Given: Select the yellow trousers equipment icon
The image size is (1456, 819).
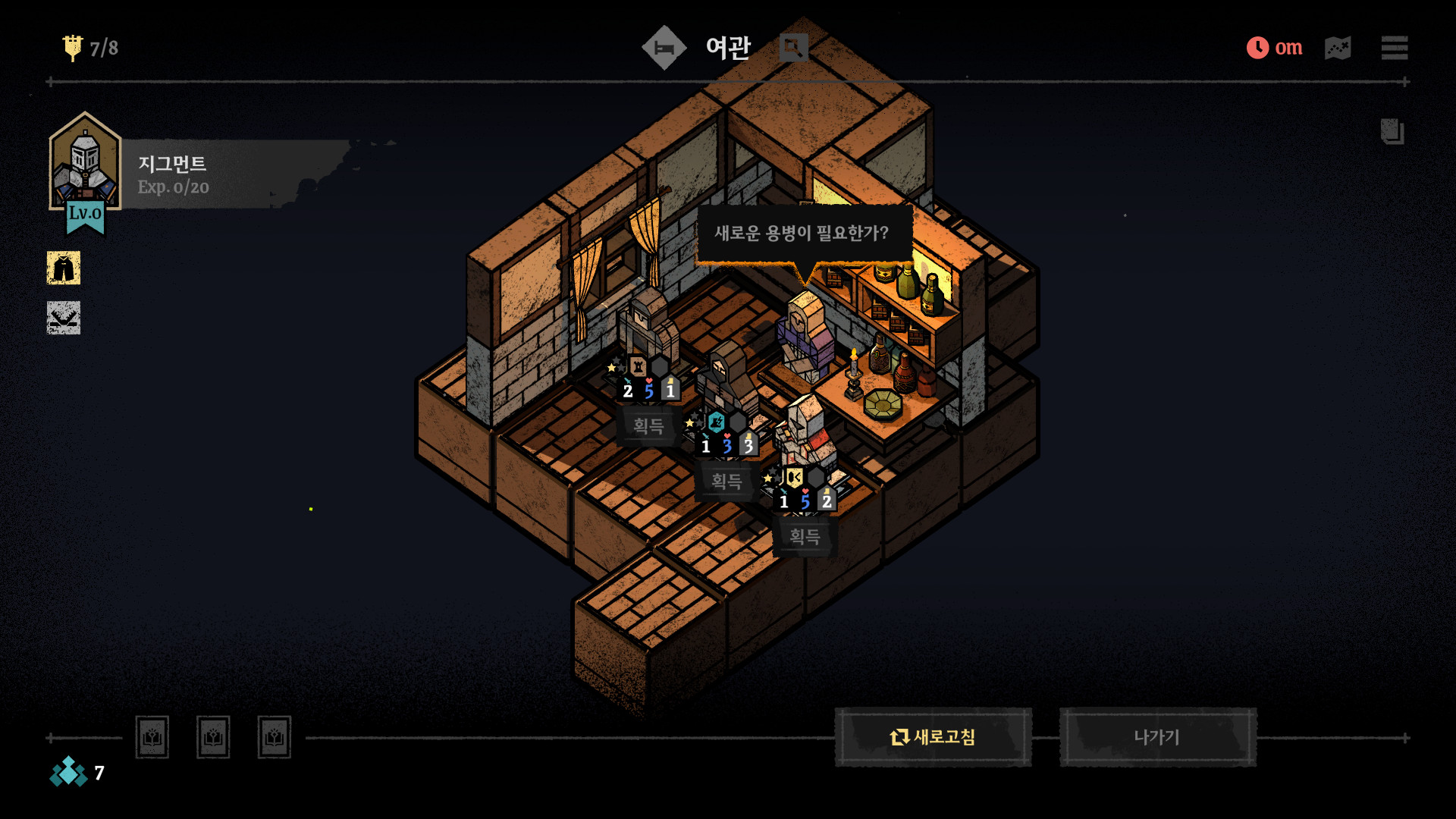Looking at the screenshot, I should (x=64, y=268).
